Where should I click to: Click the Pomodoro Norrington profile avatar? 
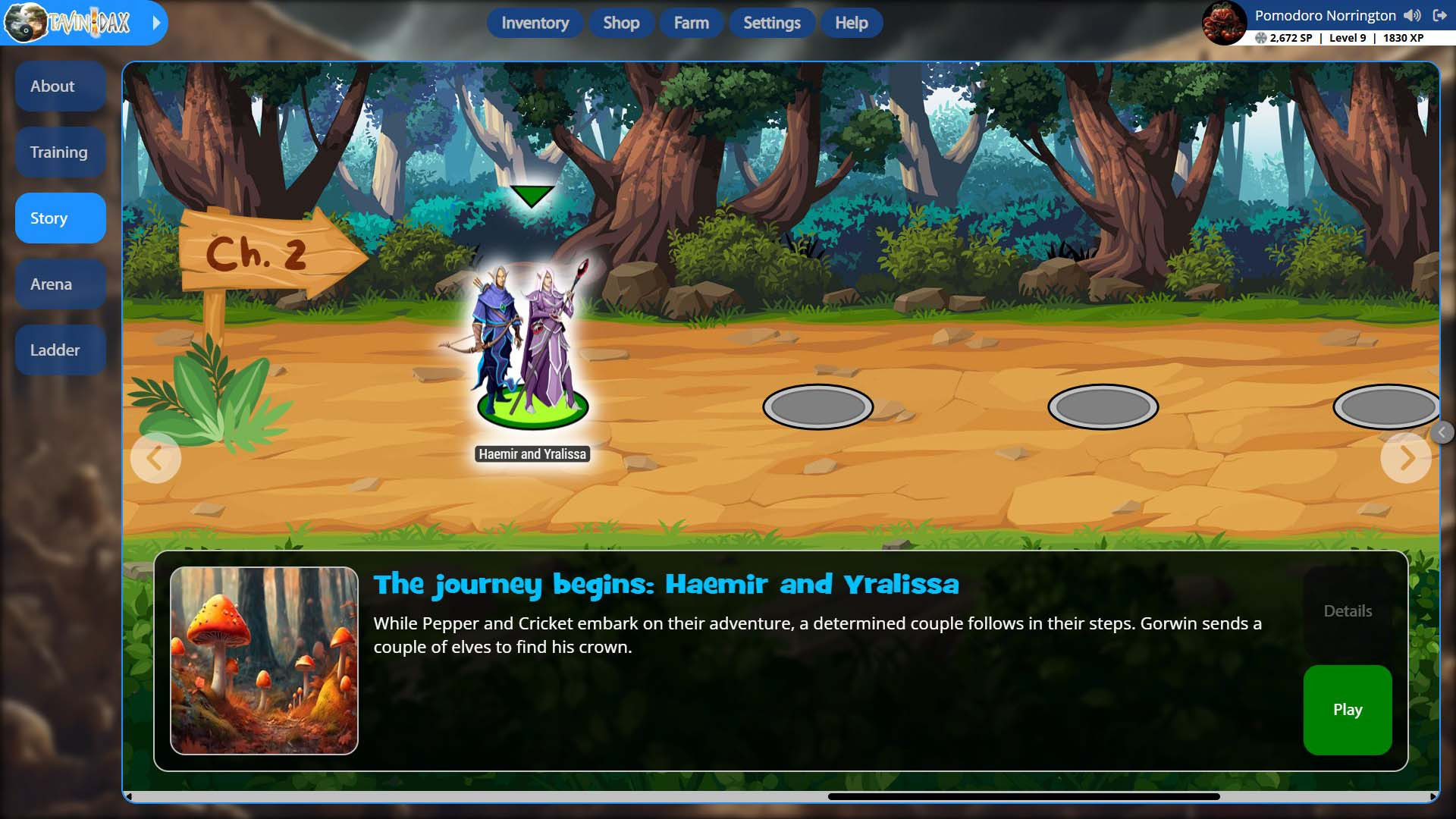(x=1224, y=23)
